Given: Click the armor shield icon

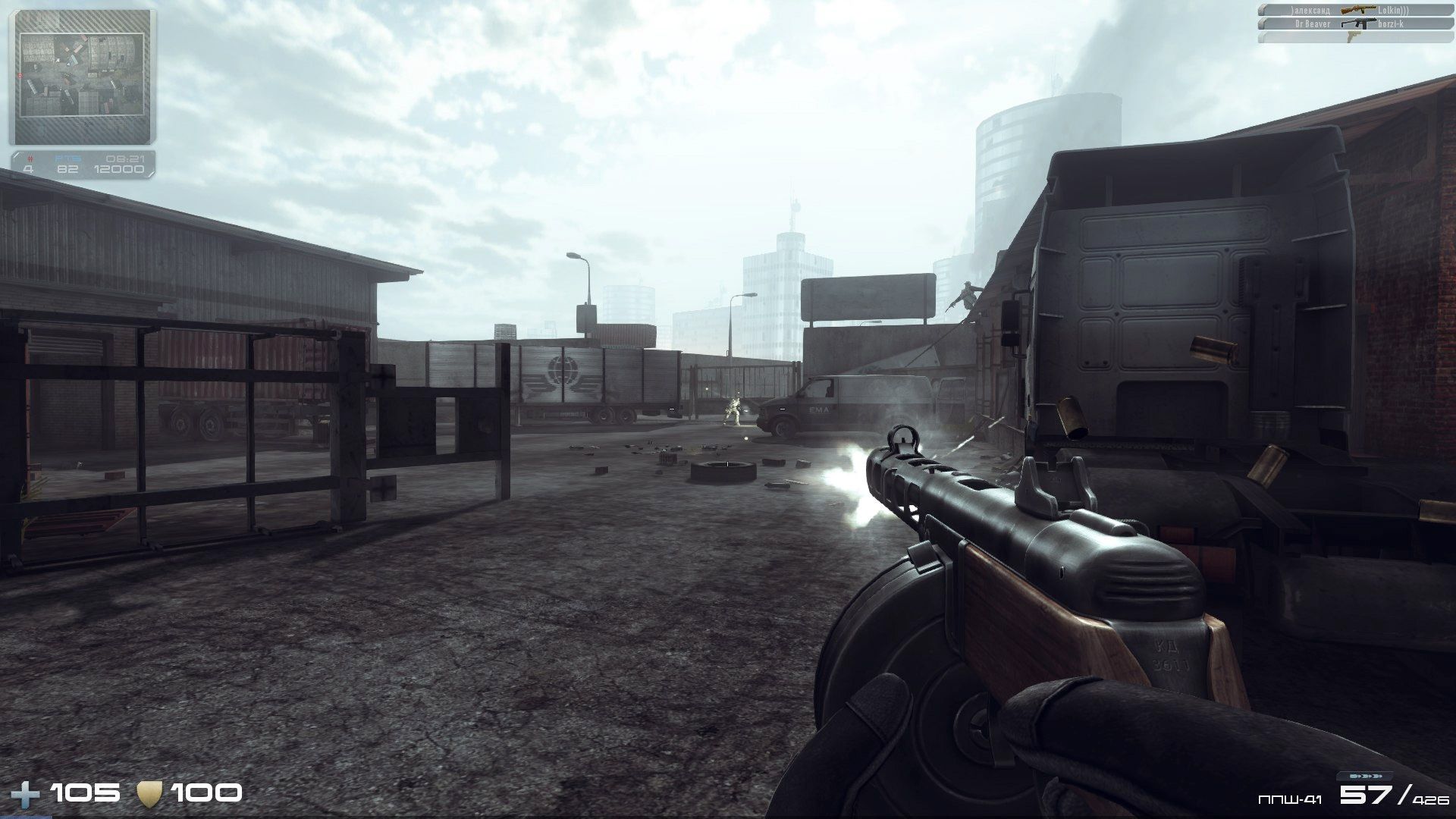Looking at the screenshot, I should 149,794.
